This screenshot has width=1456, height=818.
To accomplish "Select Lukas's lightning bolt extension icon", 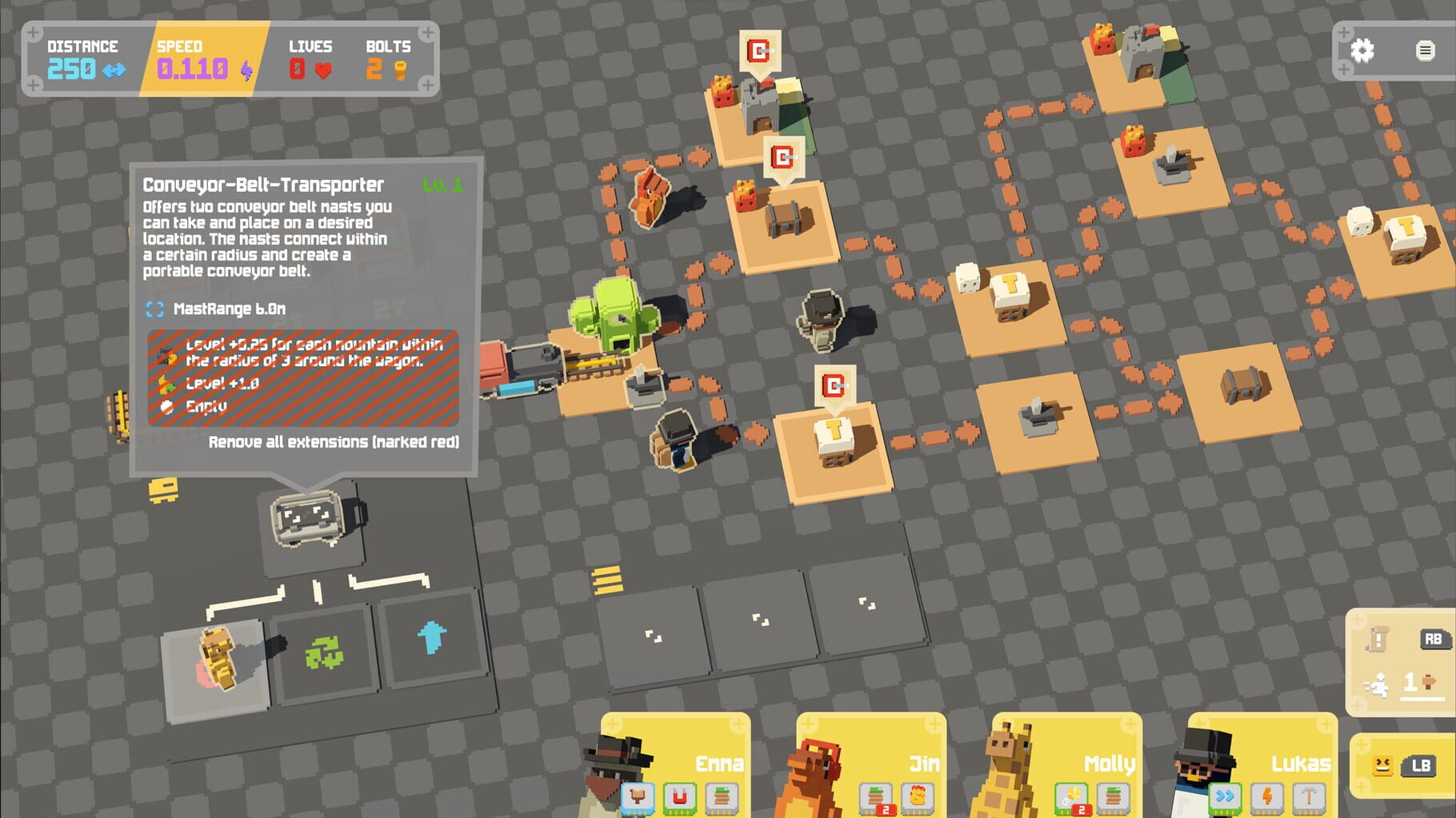I will [1268, 796].
